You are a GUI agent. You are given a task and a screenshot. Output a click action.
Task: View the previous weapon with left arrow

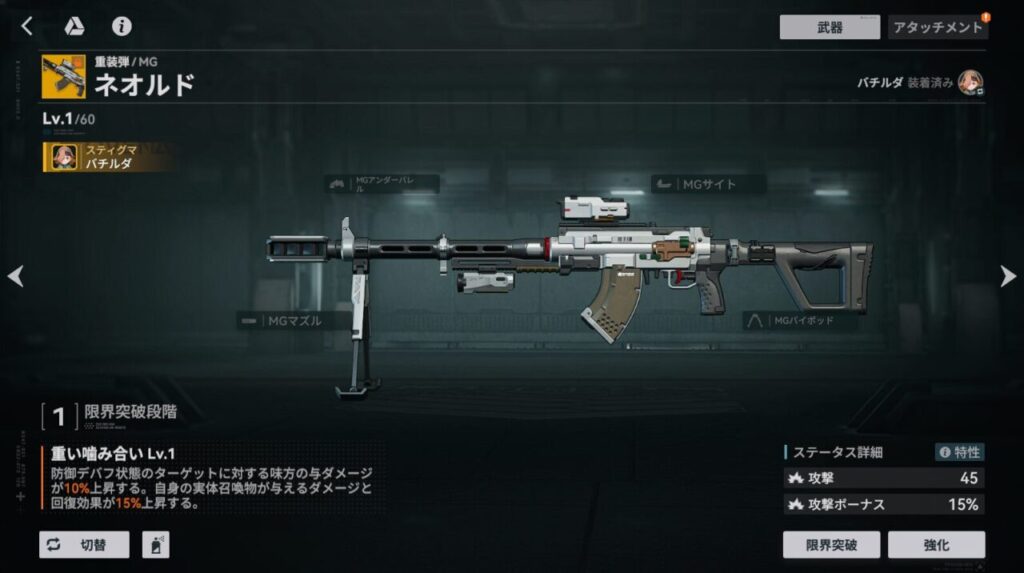tap(16, 276)
